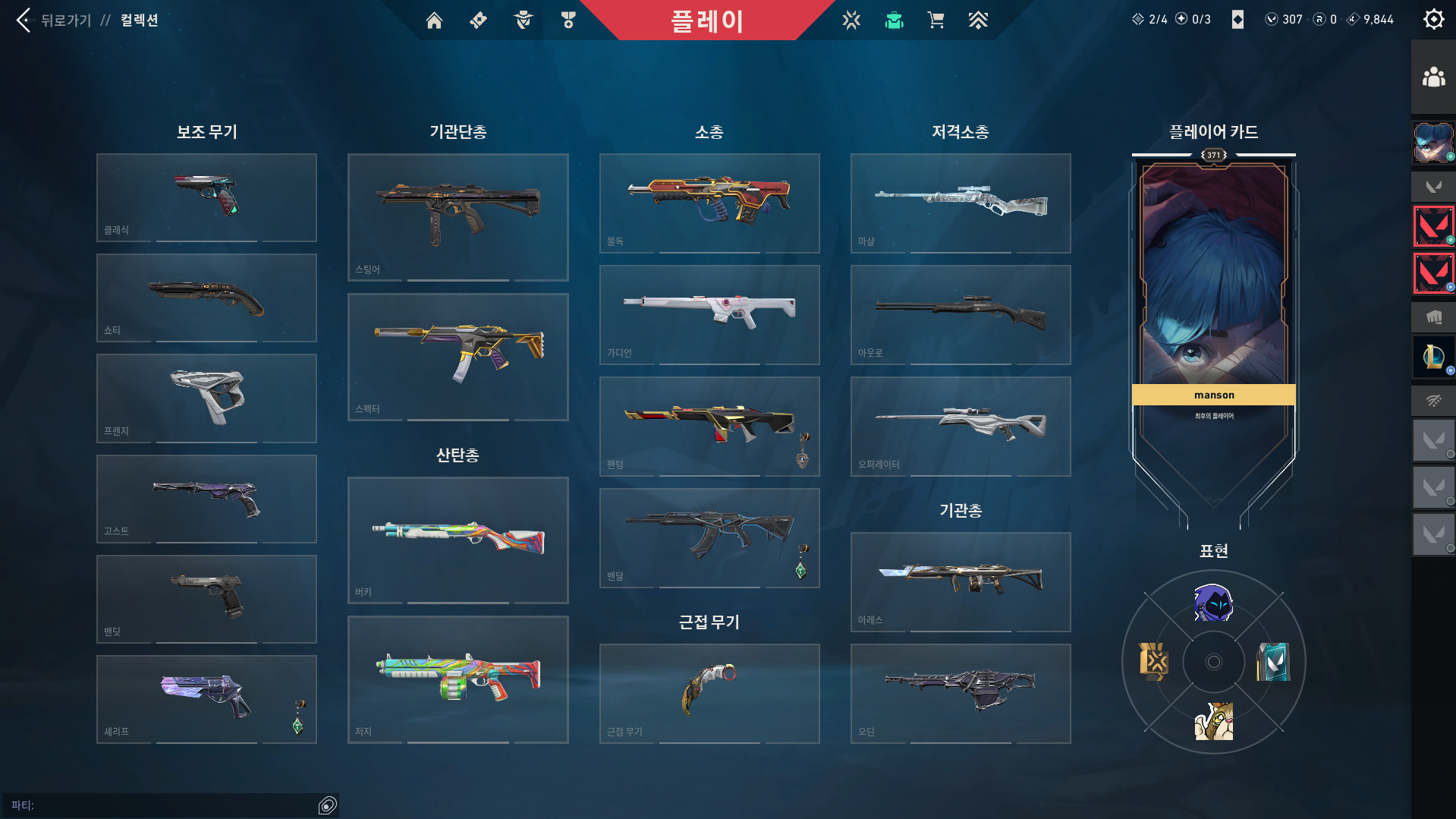
Task: Open Career stats via medal icon
Action: [x=568, y=20]
